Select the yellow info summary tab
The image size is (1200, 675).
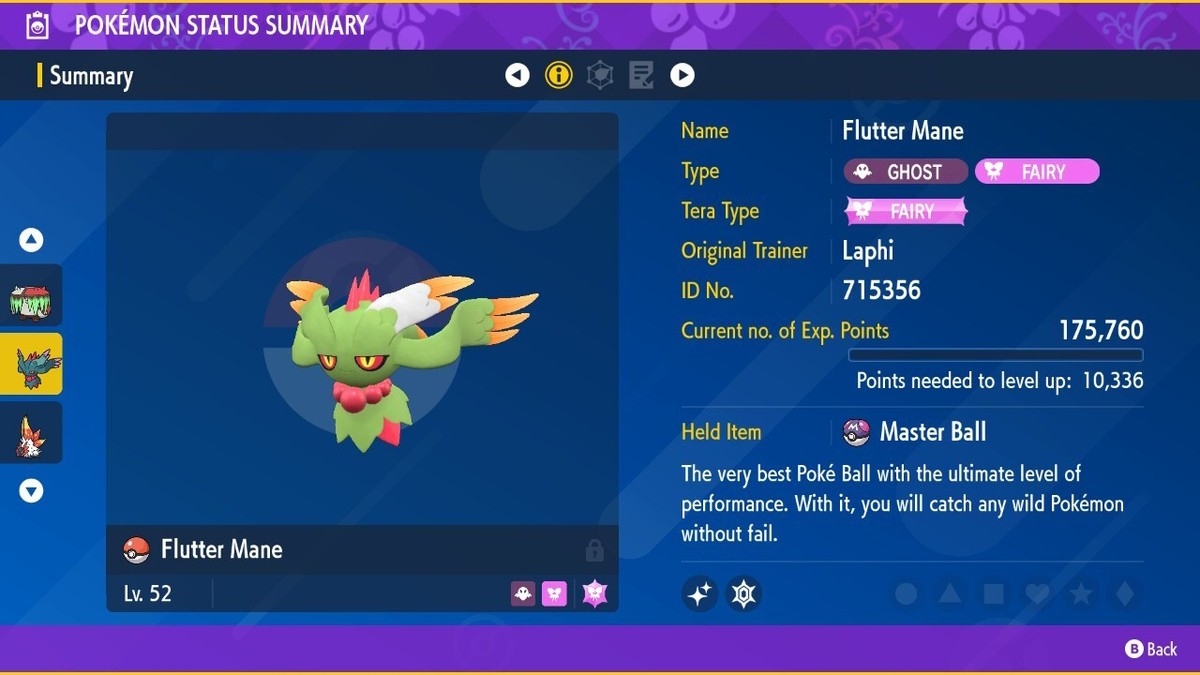[x=558, y=75]
